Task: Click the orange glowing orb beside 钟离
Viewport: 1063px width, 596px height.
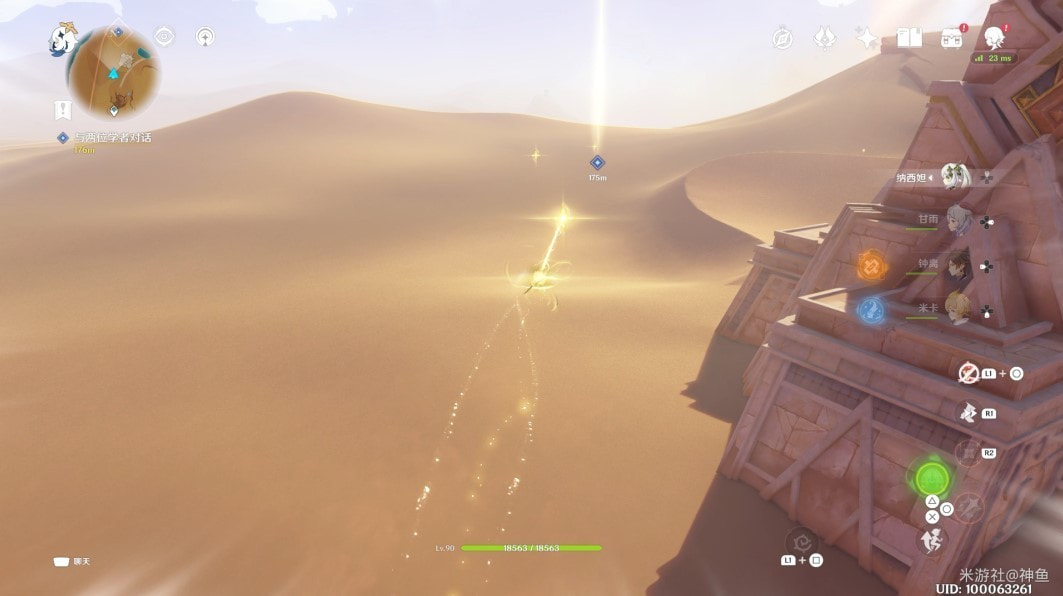Action: (x=871, y=266)
